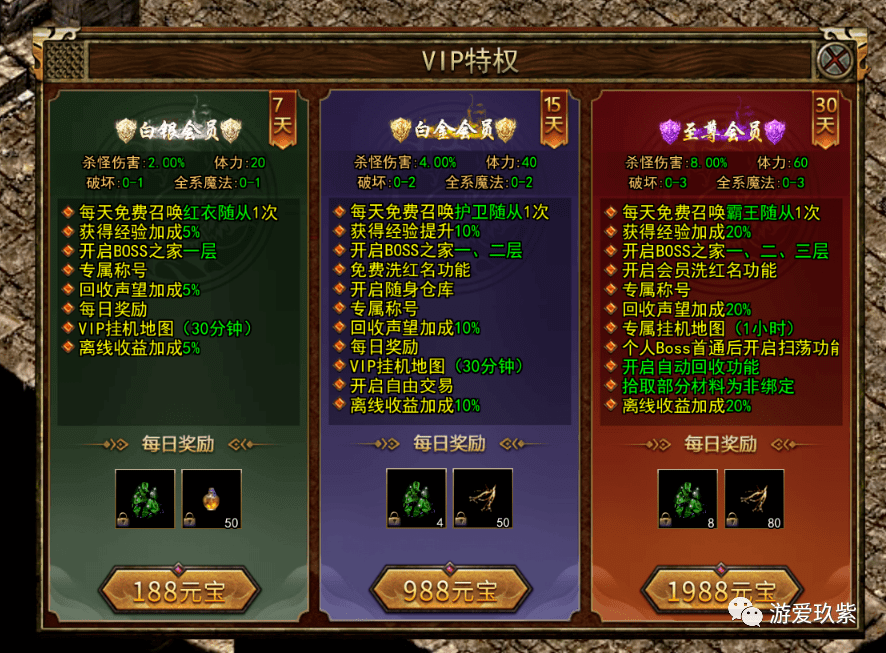The image size is (886, 653).
Task: Inspect silver tier's green ore reward
Action: [x=144, y=498]
